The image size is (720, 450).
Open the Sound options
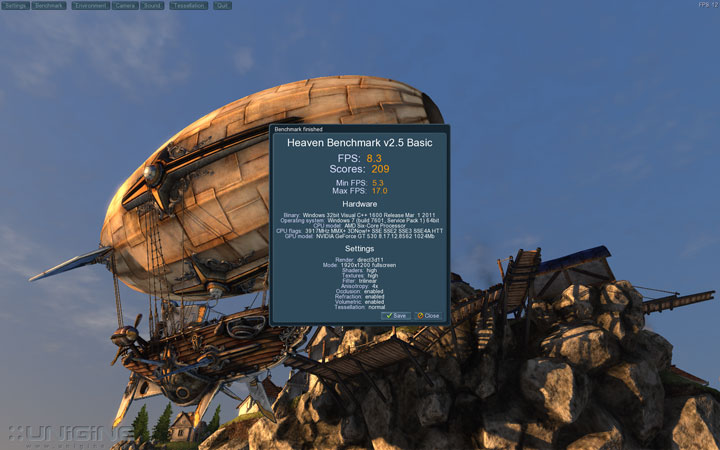[152, 5]
